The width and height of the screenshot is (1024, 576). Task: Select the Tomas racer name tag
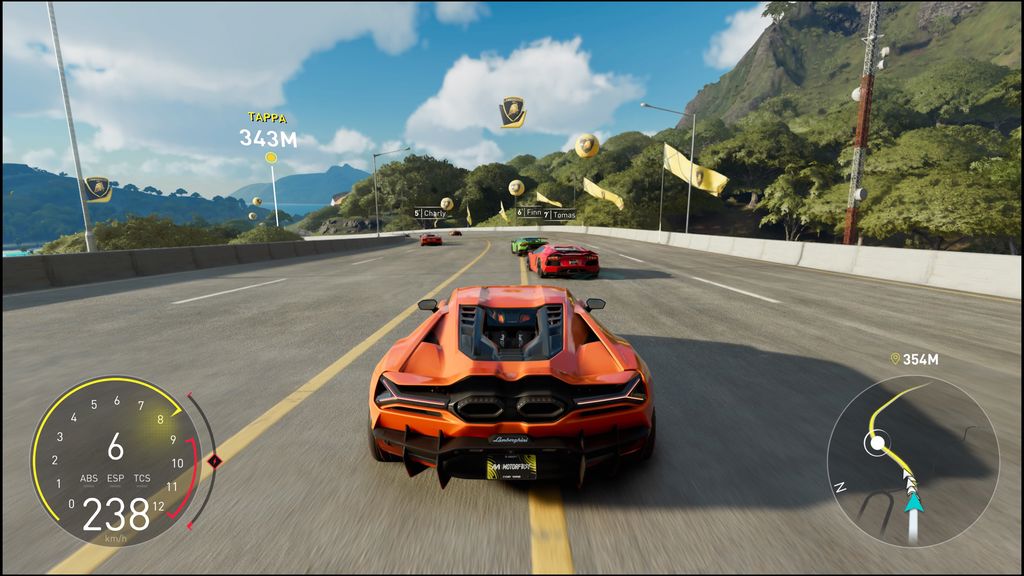(560, 213)
